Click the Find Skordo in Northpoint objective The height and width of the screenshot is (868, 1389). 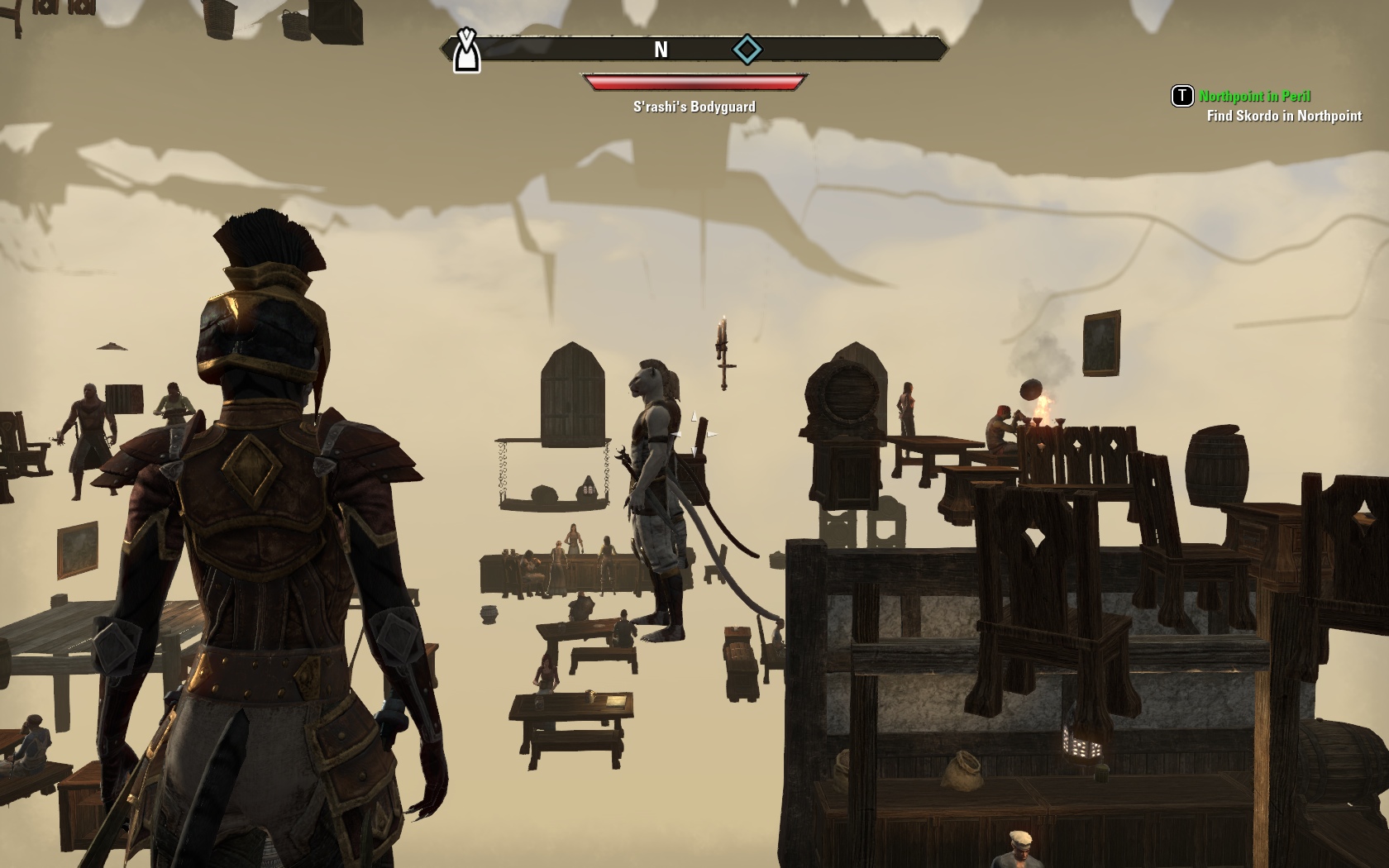(x=1283, y=116)
